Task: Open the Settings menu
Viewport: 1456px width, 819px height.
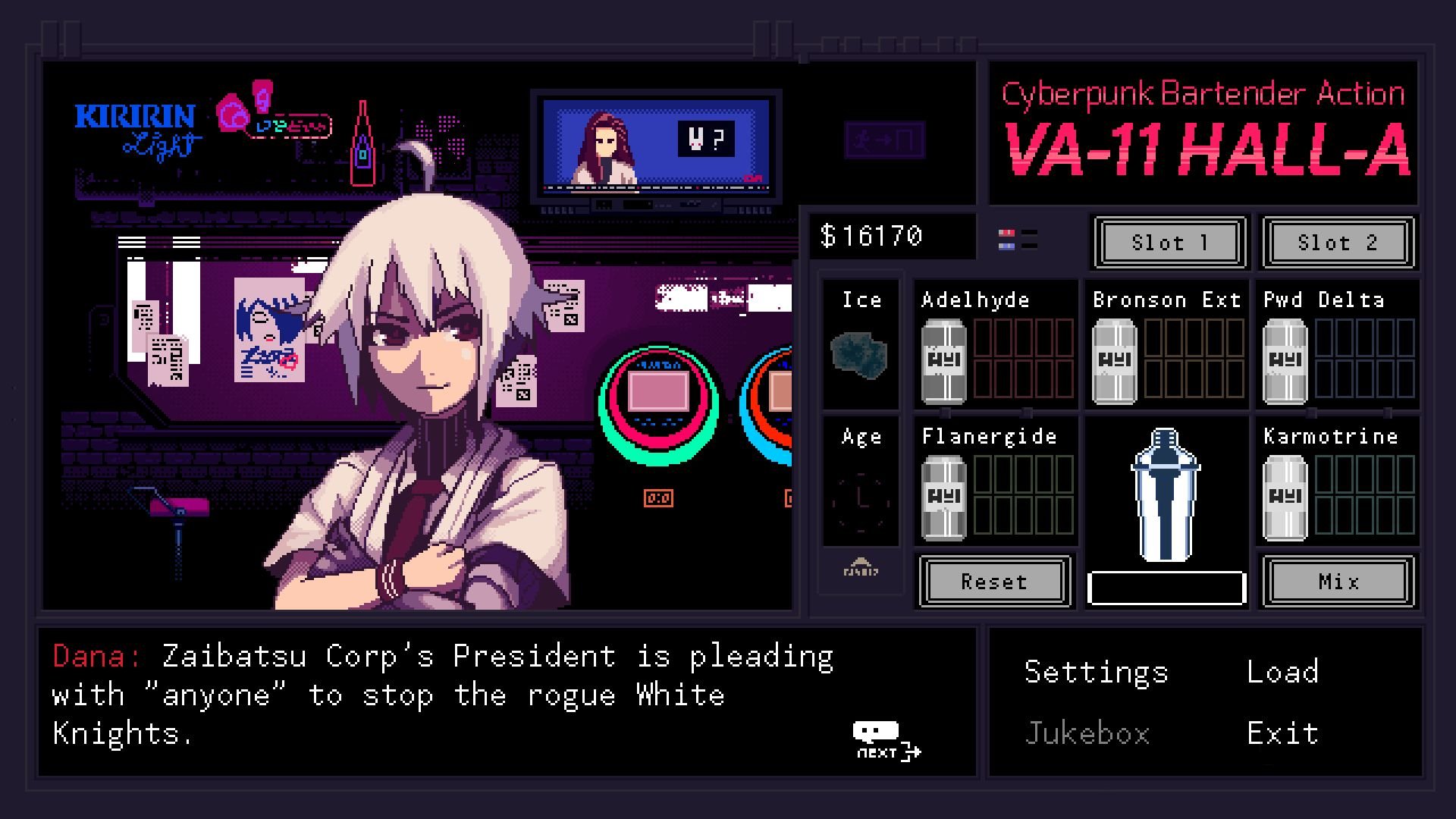Action: tap(1096, 670)
